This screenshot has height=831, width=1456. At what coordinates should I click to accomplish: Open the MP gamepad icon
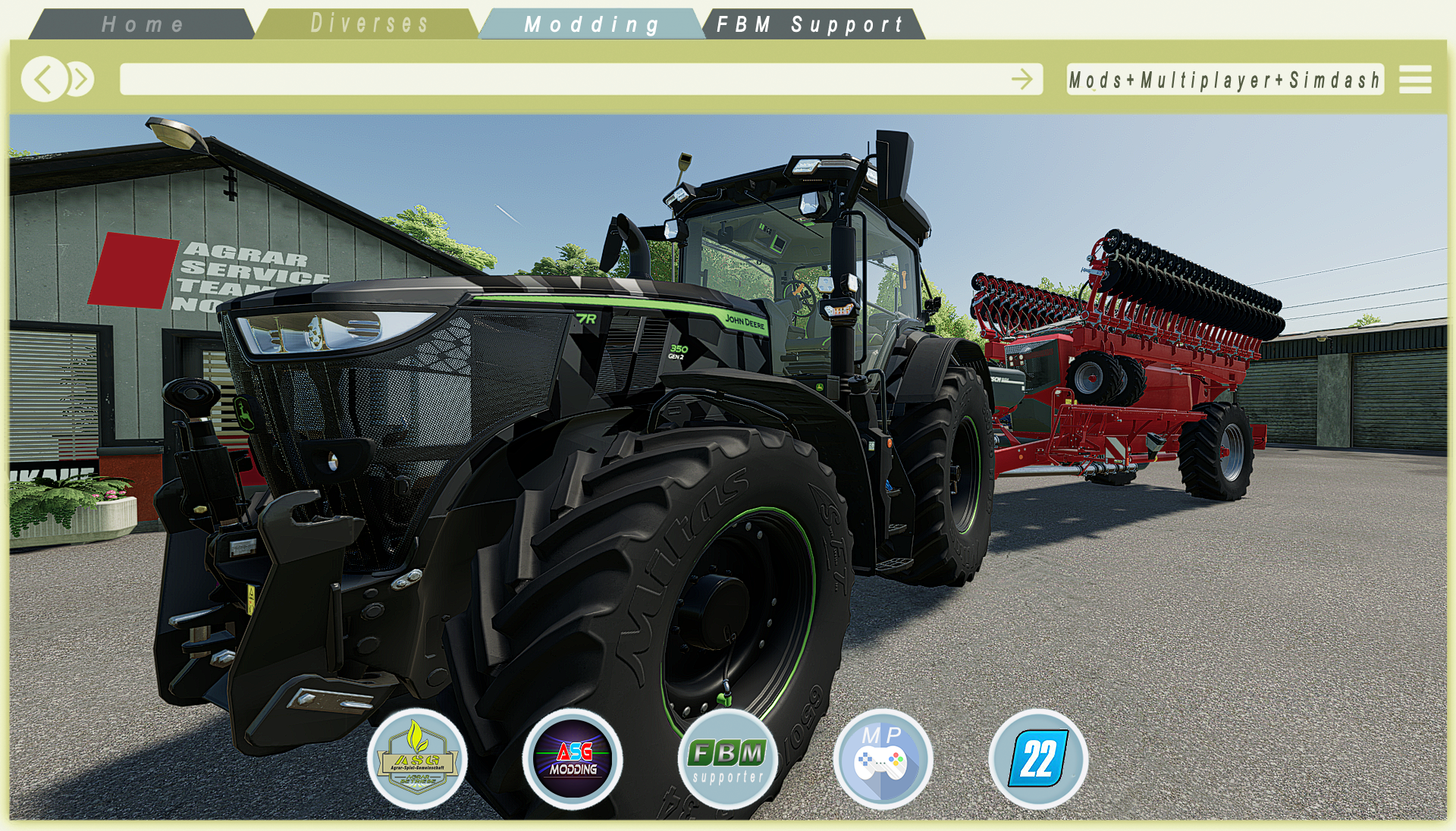pos(883,759)
